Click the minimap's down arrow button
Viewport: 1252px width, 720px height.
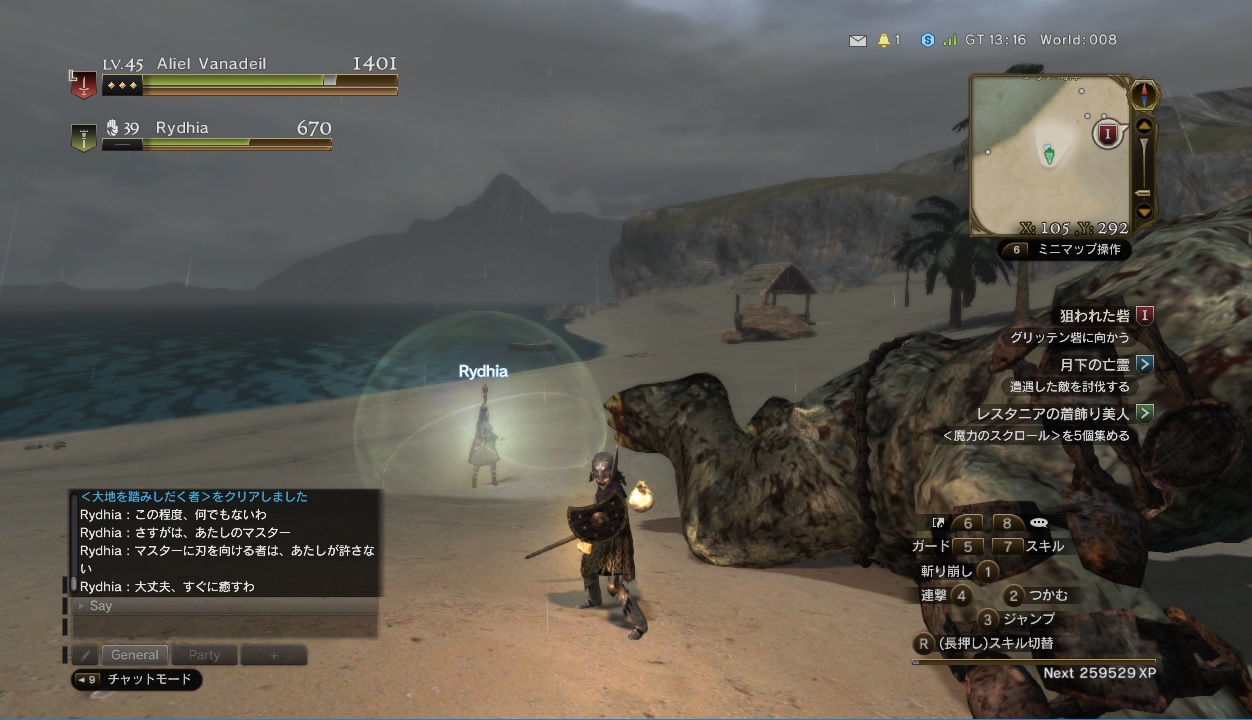tap(1144, 211)
